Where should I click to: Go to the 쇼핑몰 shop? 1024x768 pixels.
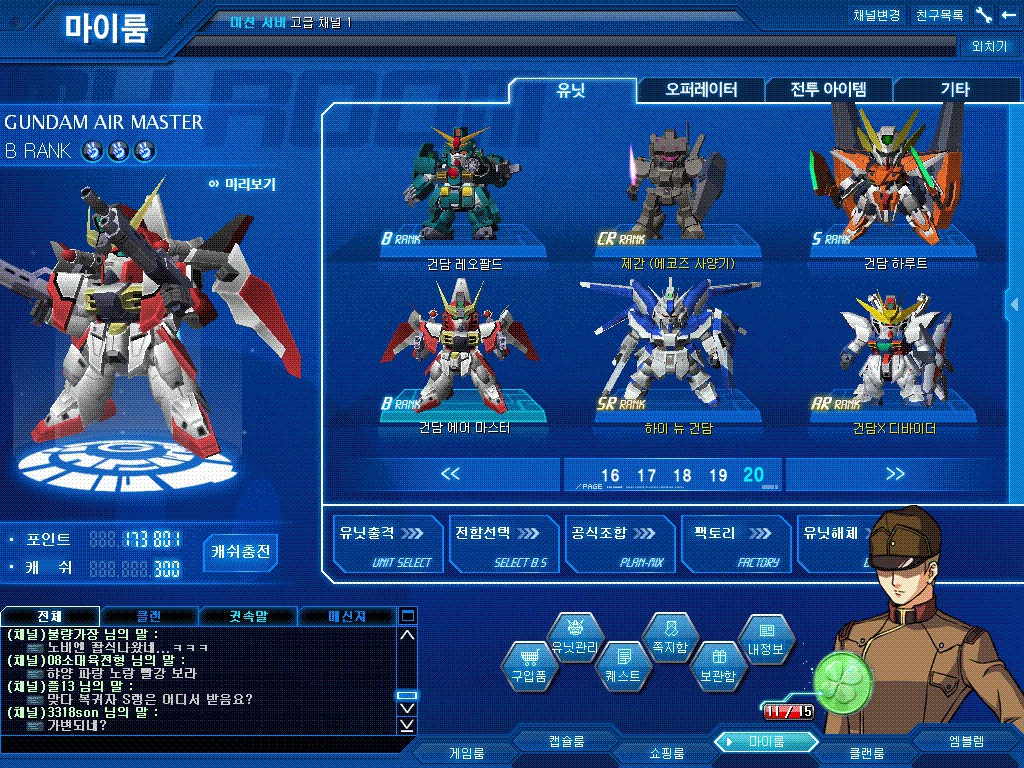coord(661,752)
